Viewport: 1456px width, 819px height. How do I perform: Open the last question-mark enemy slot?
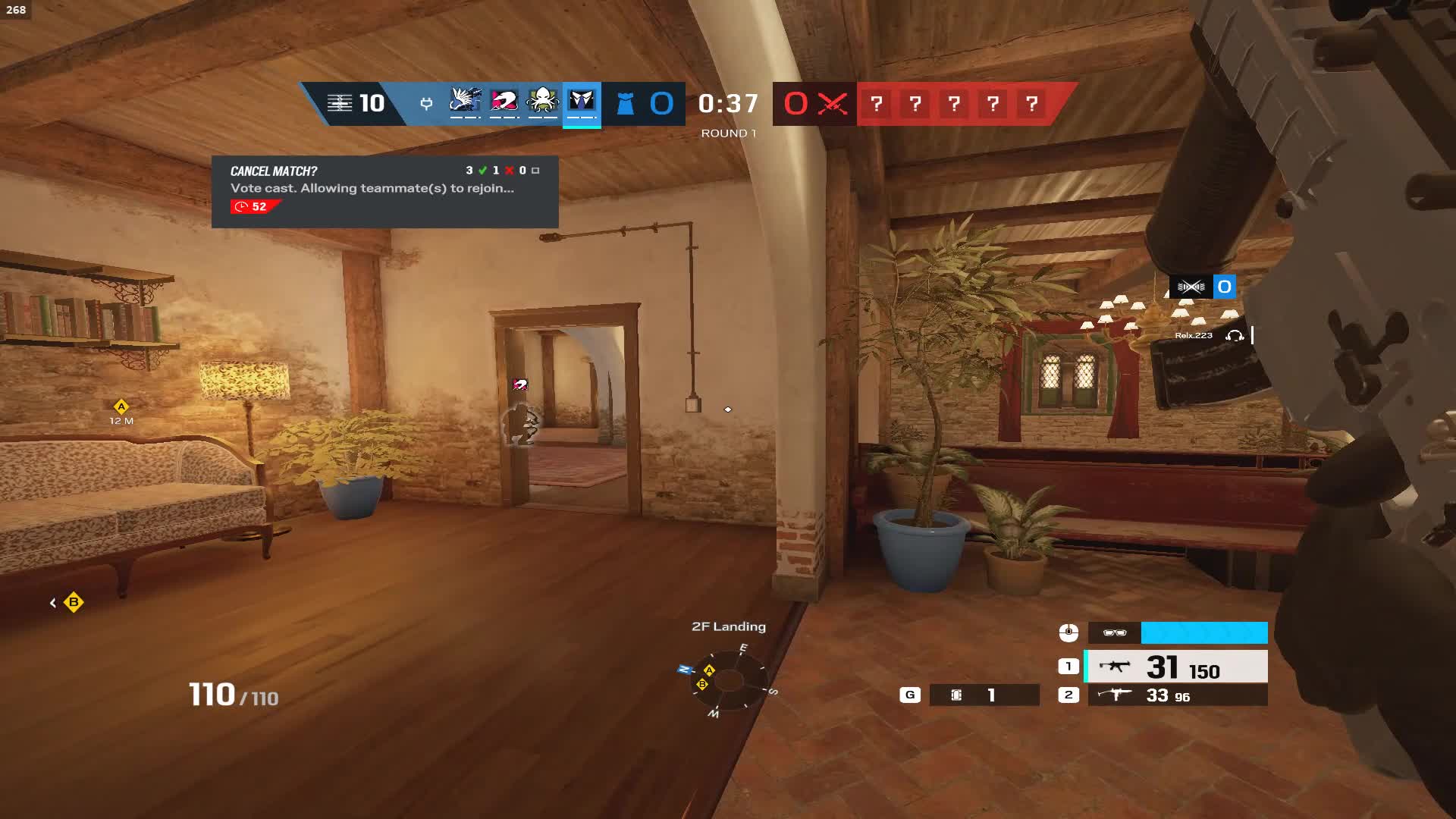click(x=1030, y=104)
